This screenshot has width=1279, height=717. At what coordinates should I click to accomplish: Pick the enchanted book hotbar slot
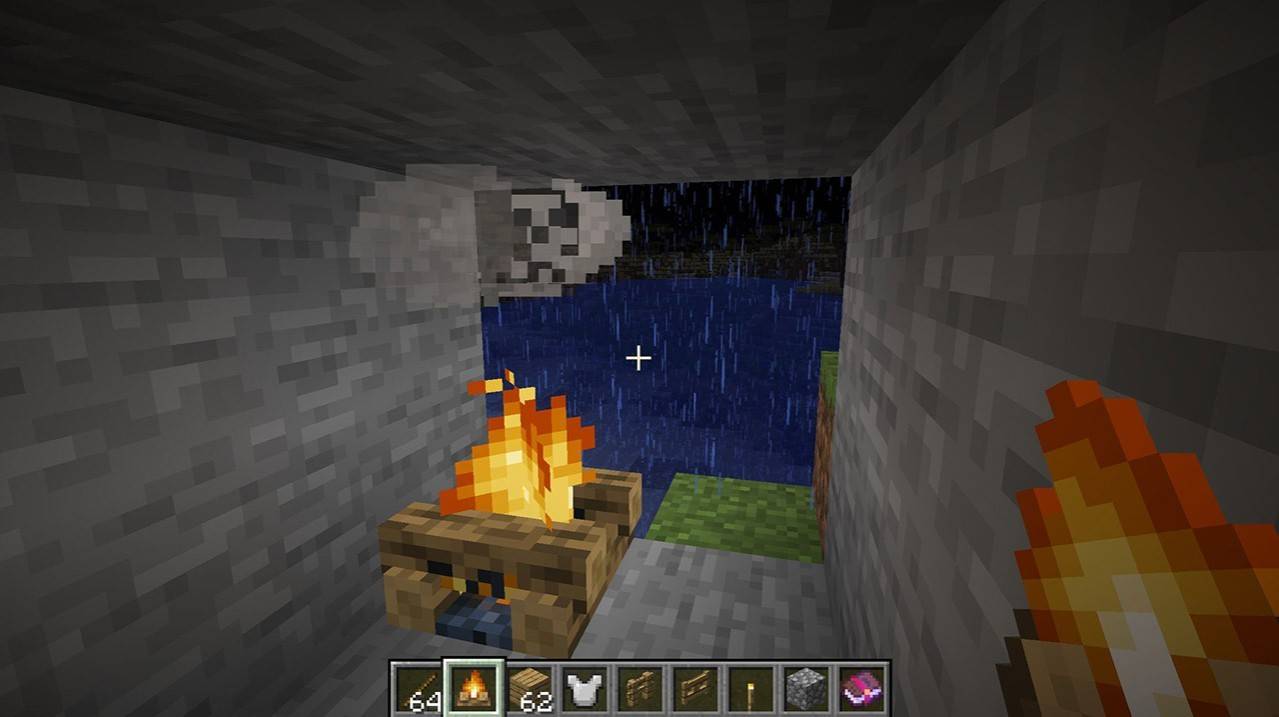[x=862, y=689]
